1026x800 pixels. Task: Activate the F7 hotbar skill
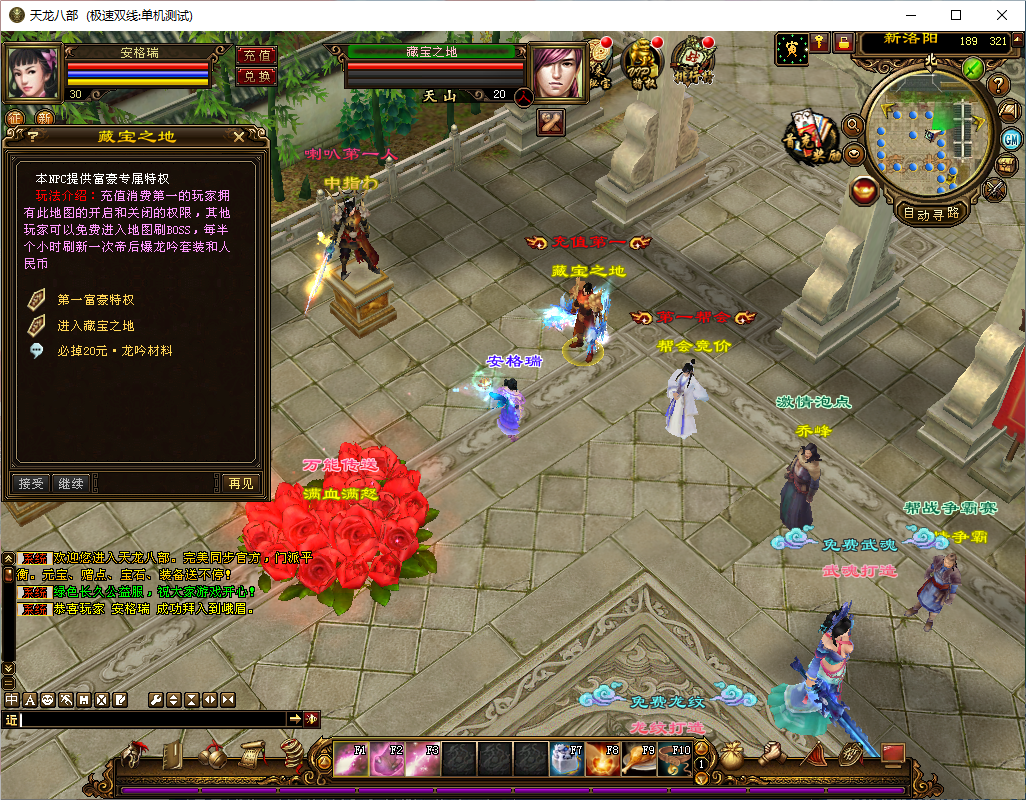tap(566, 760)
